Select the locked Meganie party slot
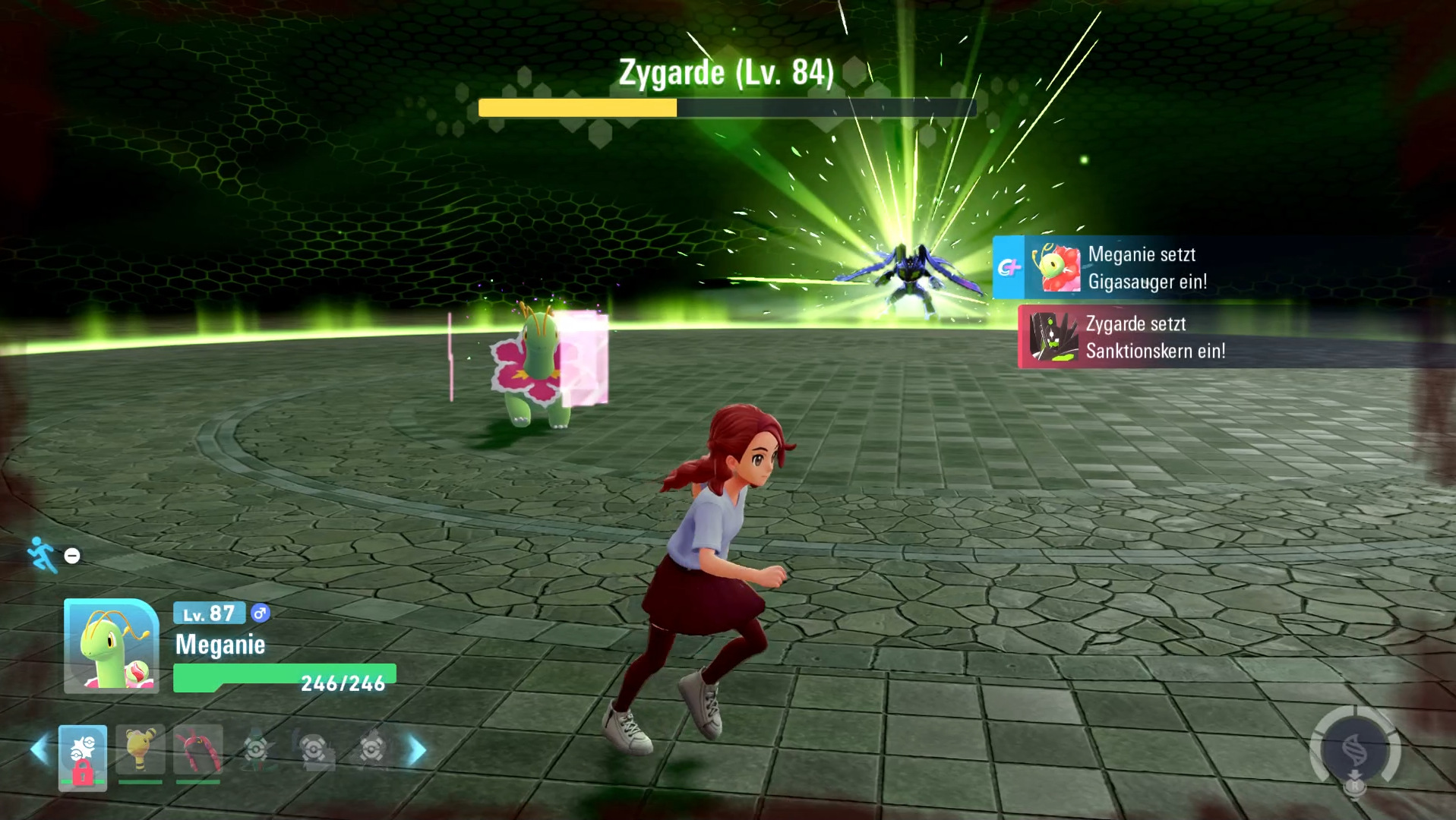1456x820 pixels. pos(83,757)
